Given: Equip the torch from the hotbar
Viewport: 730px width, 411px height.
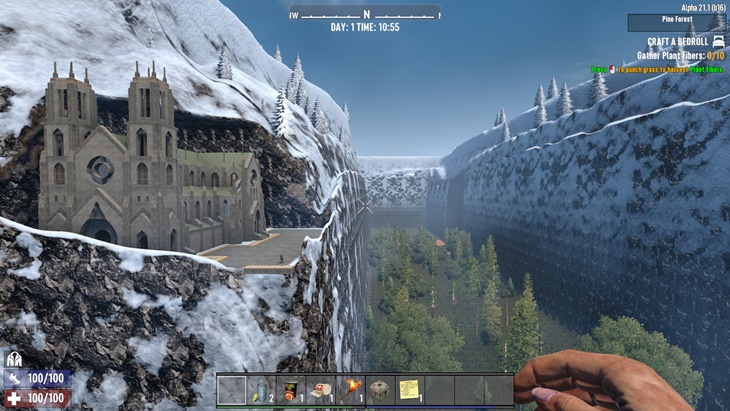Looking at the screenshot, I should point(350,389).
